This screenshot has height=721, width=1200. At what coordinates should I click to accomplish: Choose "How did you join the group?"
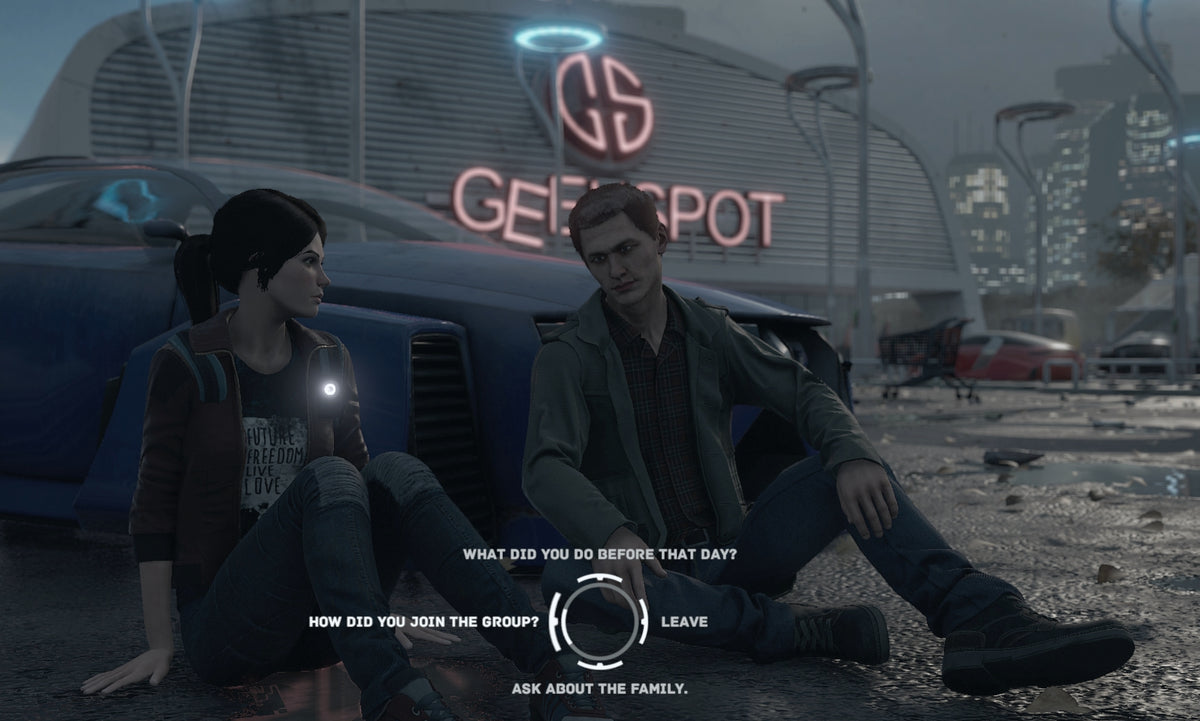click(x=424, y=622)
